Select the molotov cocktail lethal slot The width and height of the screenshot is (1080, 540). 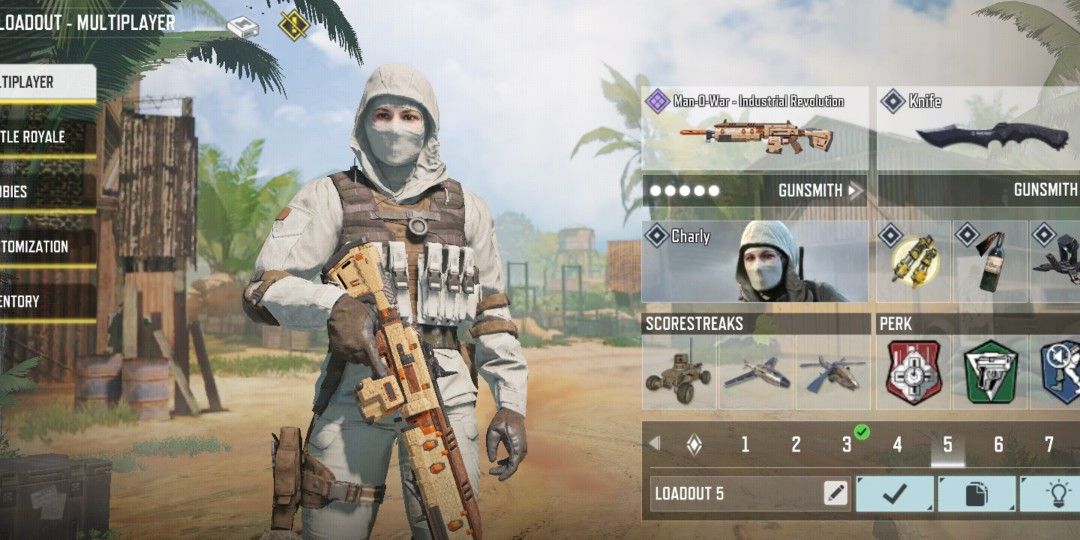pyautogui.click(x=990, y=262)
